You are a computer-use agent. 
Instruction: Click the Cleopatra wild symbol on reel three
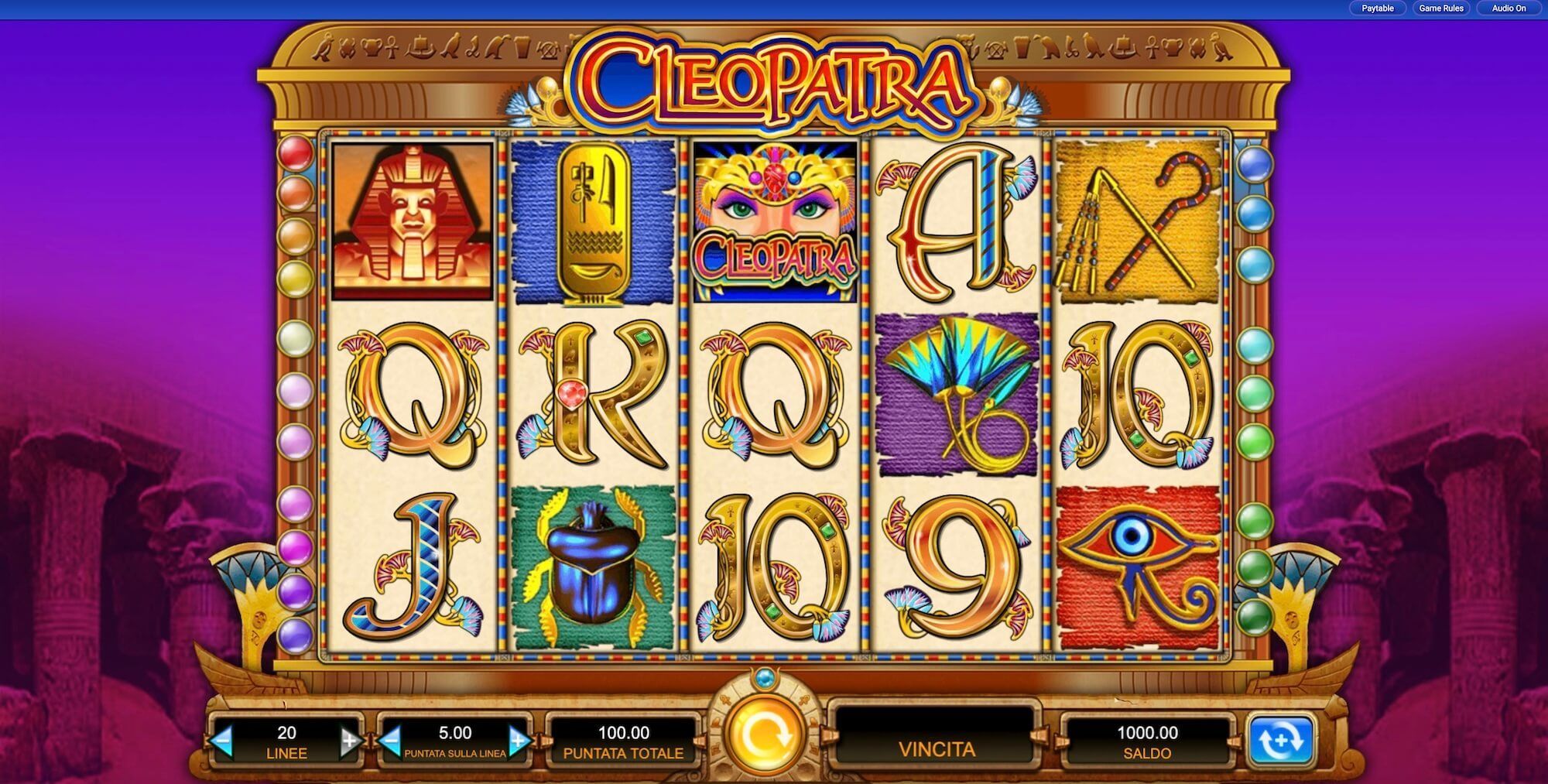coord(778,221)
